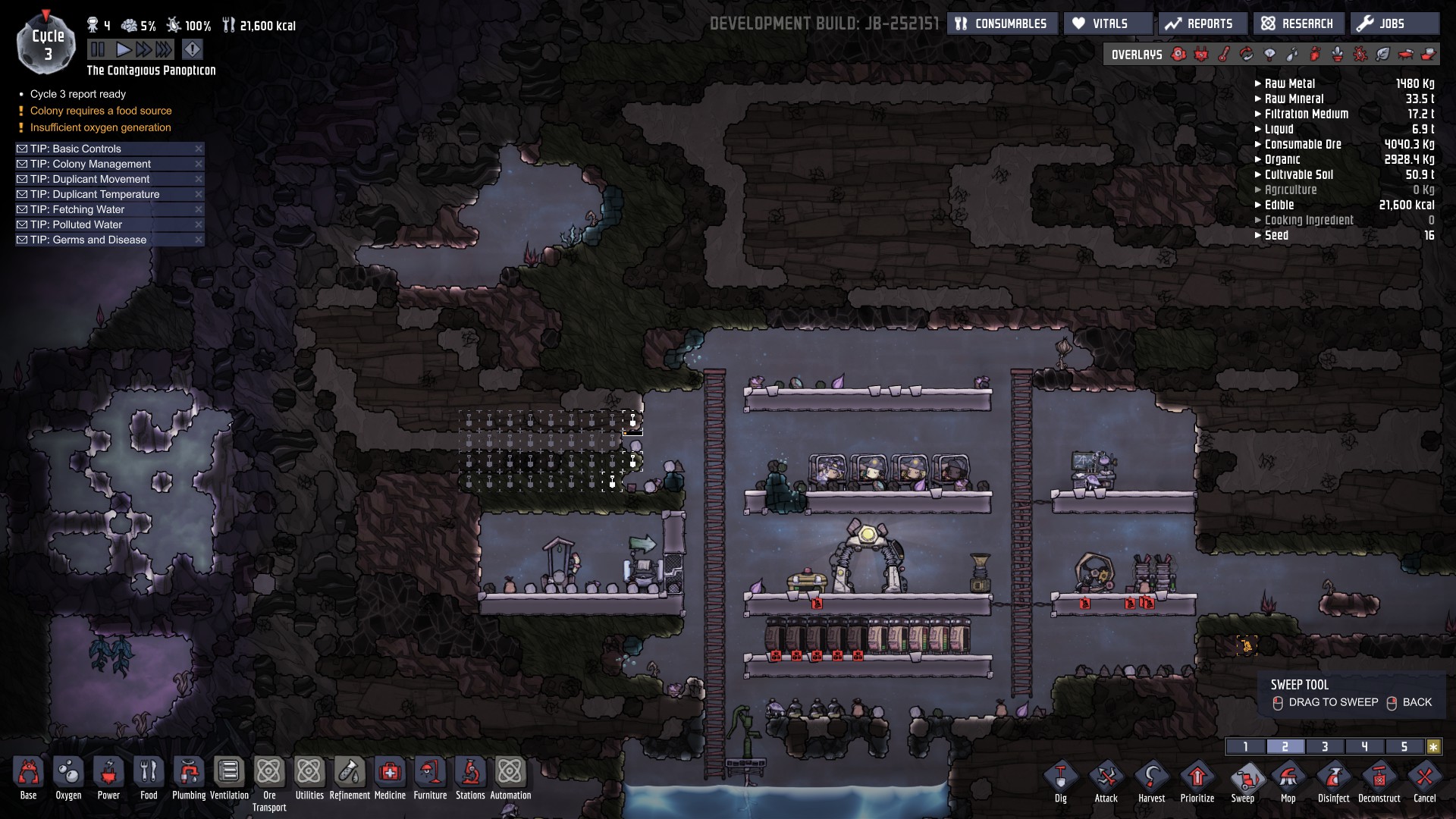Open the Oxygen build category

pyautogui.click(x=68, y=778)
